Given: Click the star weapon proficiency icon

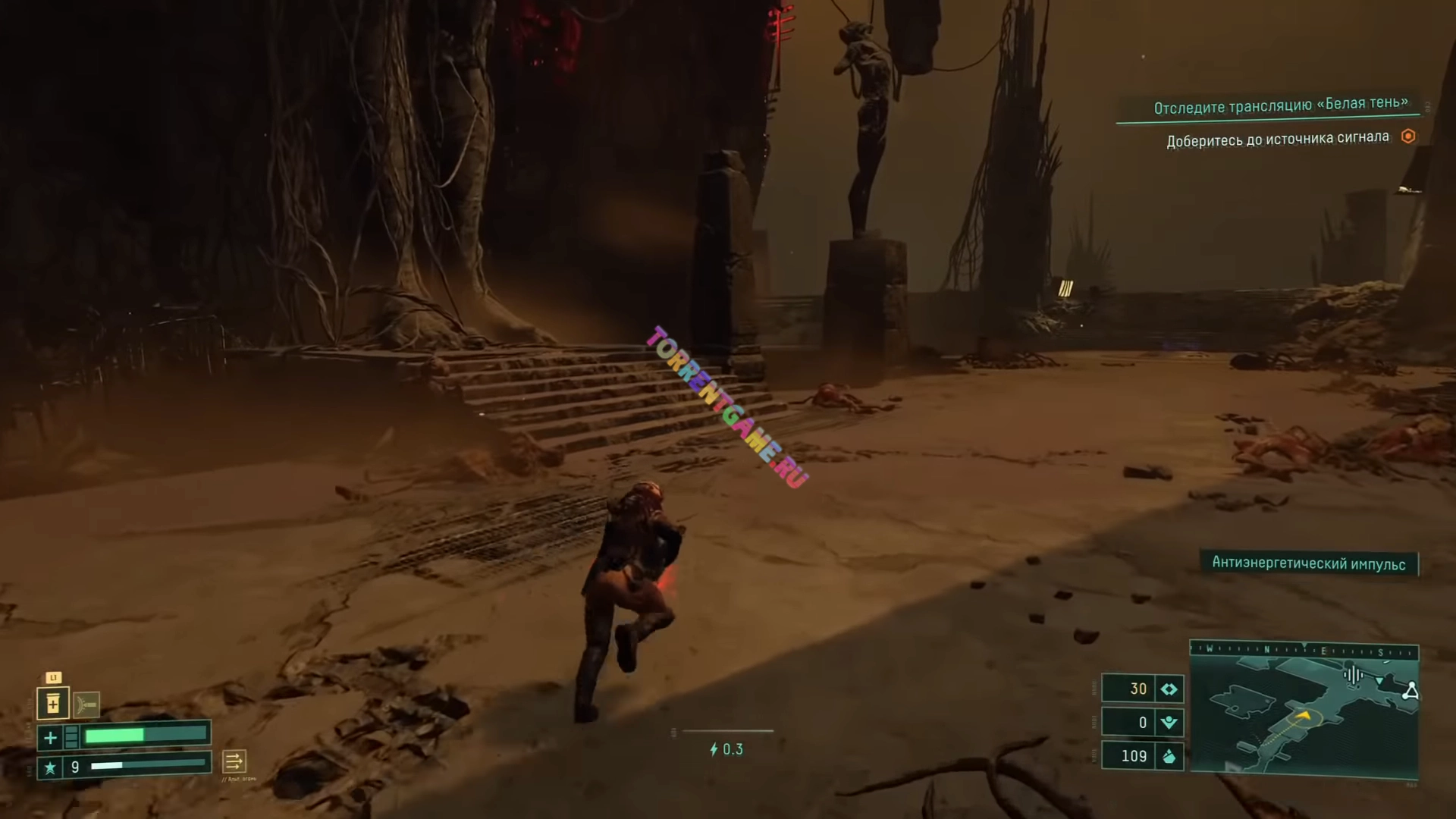Looking at the screenshot, I should pos(50,767).
